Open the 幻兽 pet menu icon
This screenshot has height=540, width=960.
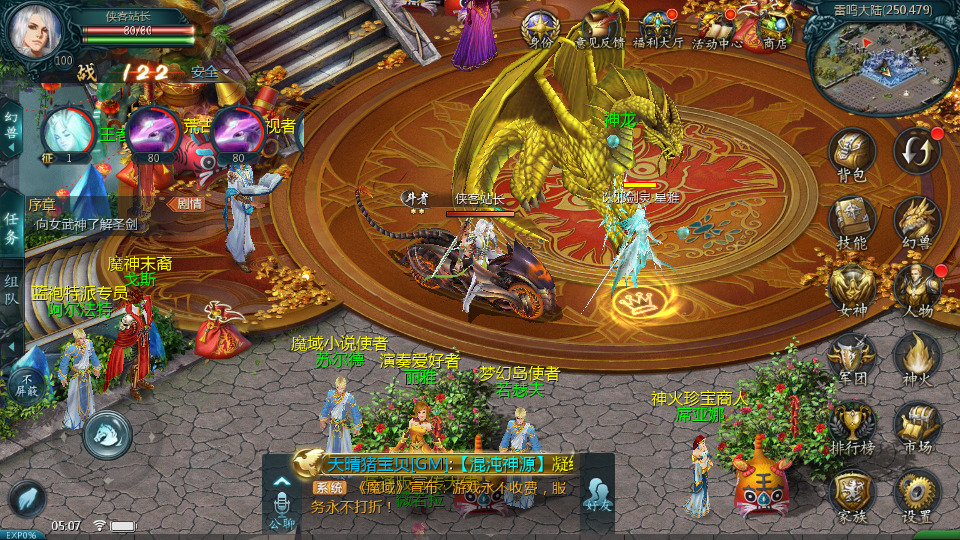pos(916,220)
